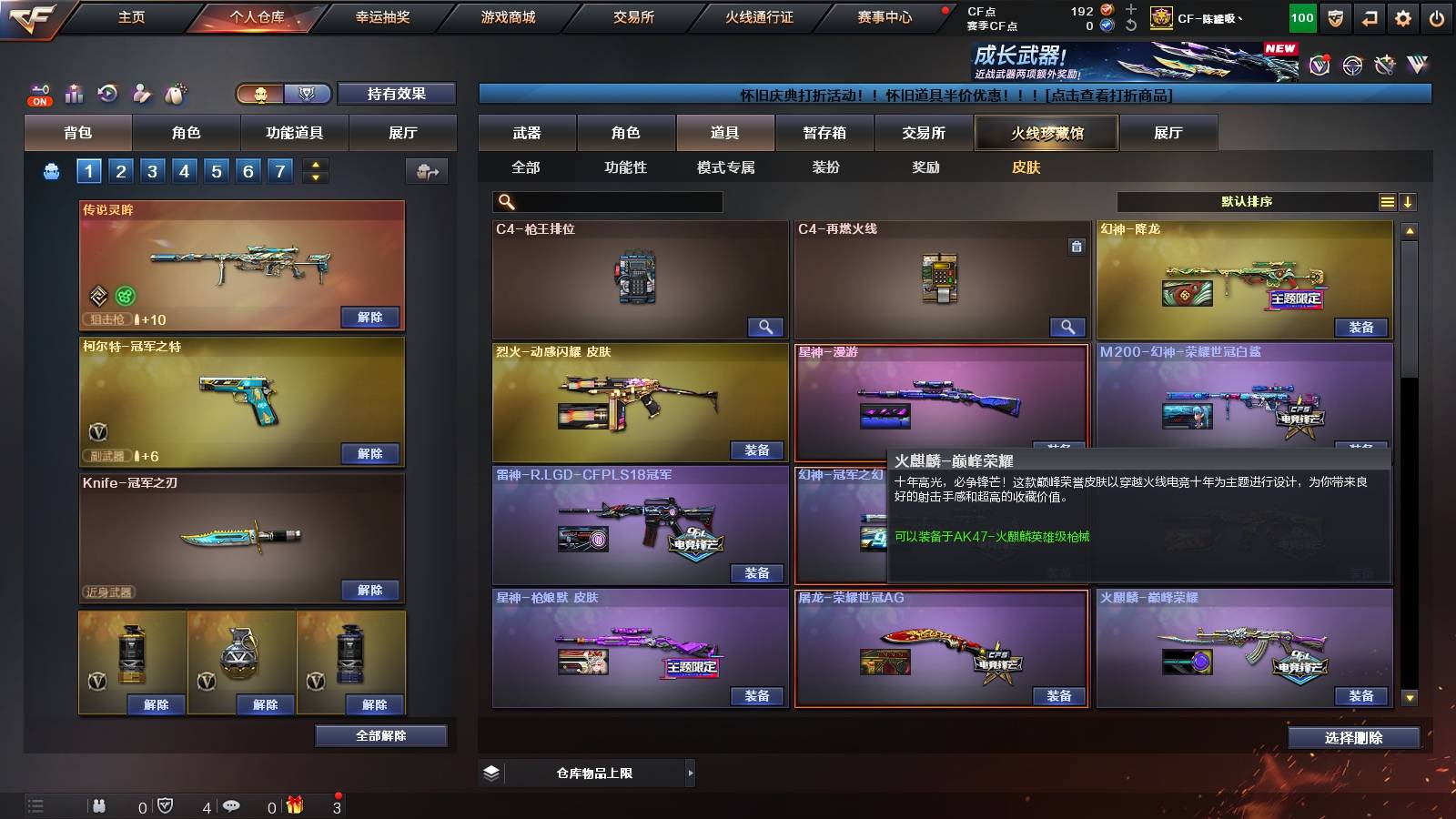
Task: Click the descending sort arrow beside 默认排序
Action: [1409, 201]
